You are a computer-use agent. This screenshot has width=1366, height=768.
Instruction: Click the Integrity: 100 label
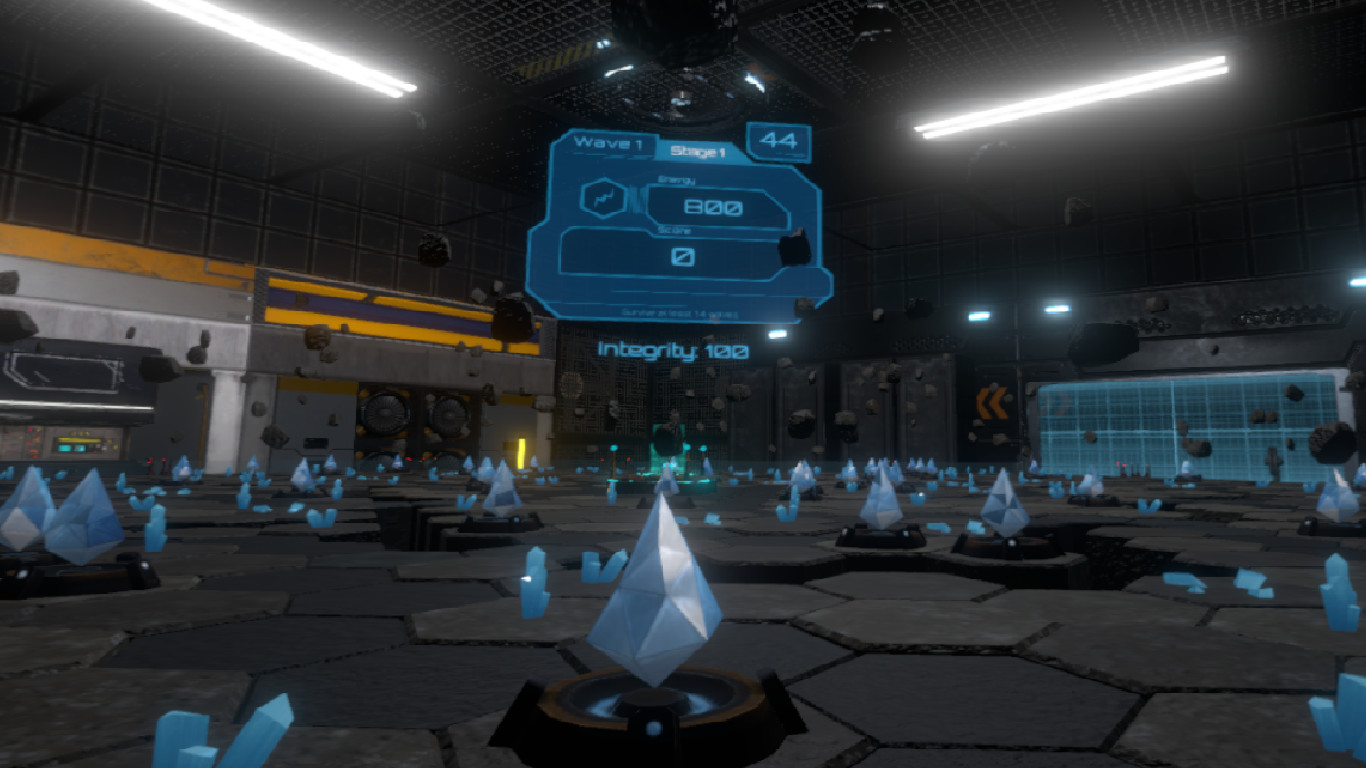tap(671, 351)
